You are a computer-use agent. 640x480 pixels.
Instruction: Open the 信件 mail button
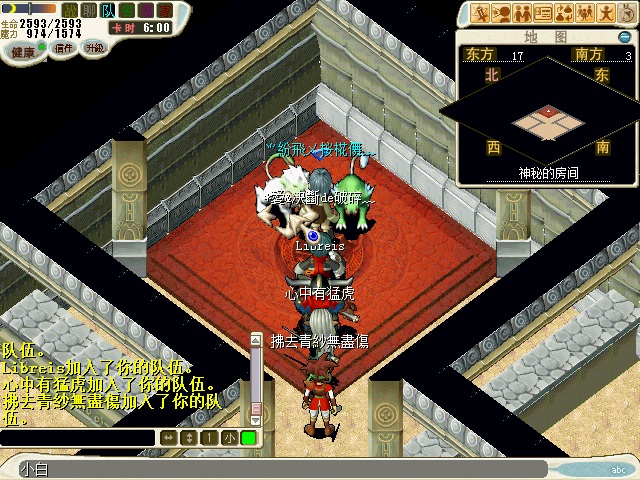pyautogui.click(x=64, y=48)
